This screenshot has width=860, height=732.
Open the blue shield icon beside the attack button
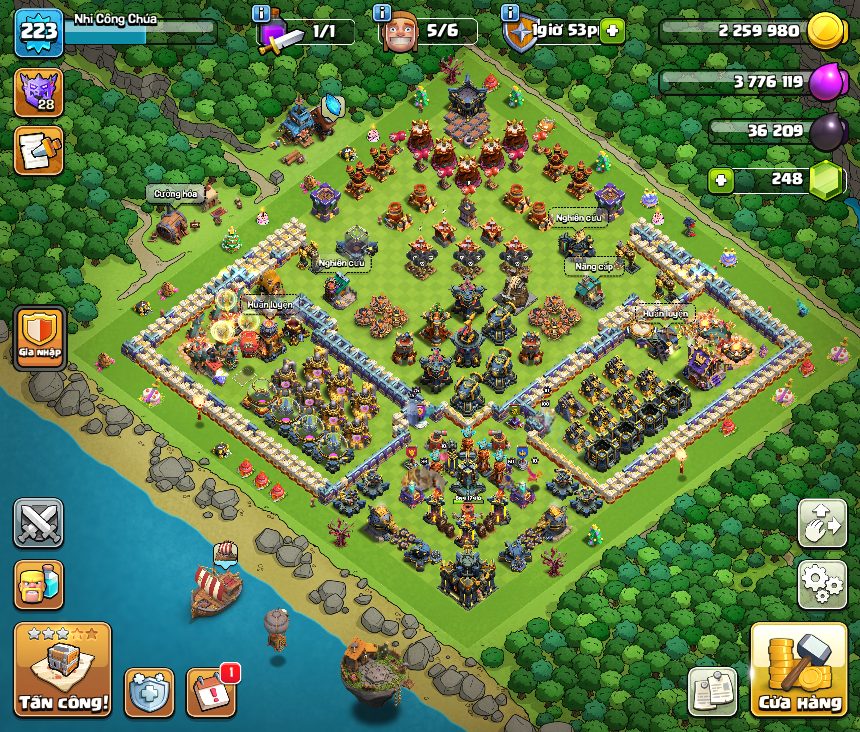(149, 692)
